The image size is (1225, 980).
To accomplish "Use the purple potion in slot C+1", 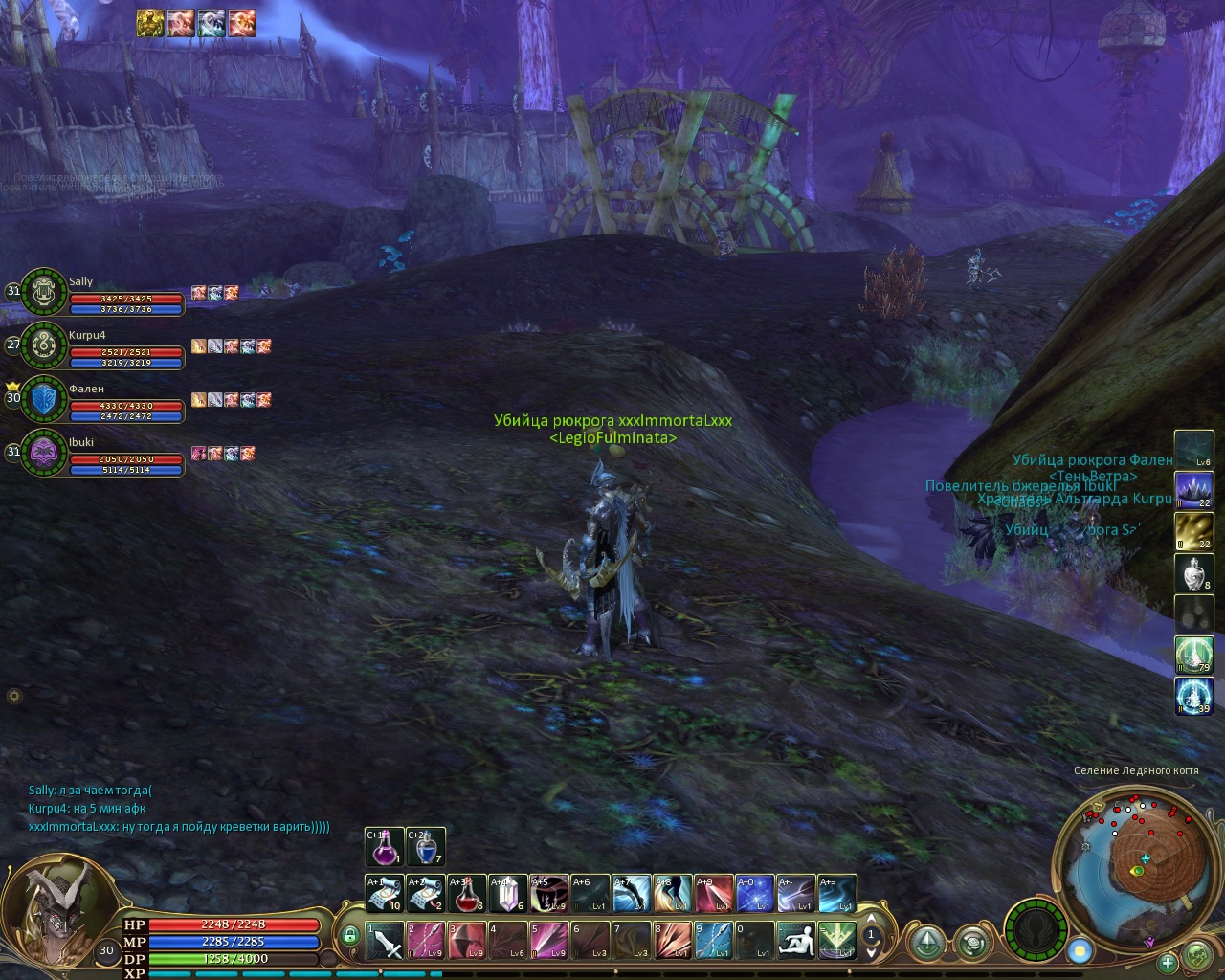I will coord(384,847).
